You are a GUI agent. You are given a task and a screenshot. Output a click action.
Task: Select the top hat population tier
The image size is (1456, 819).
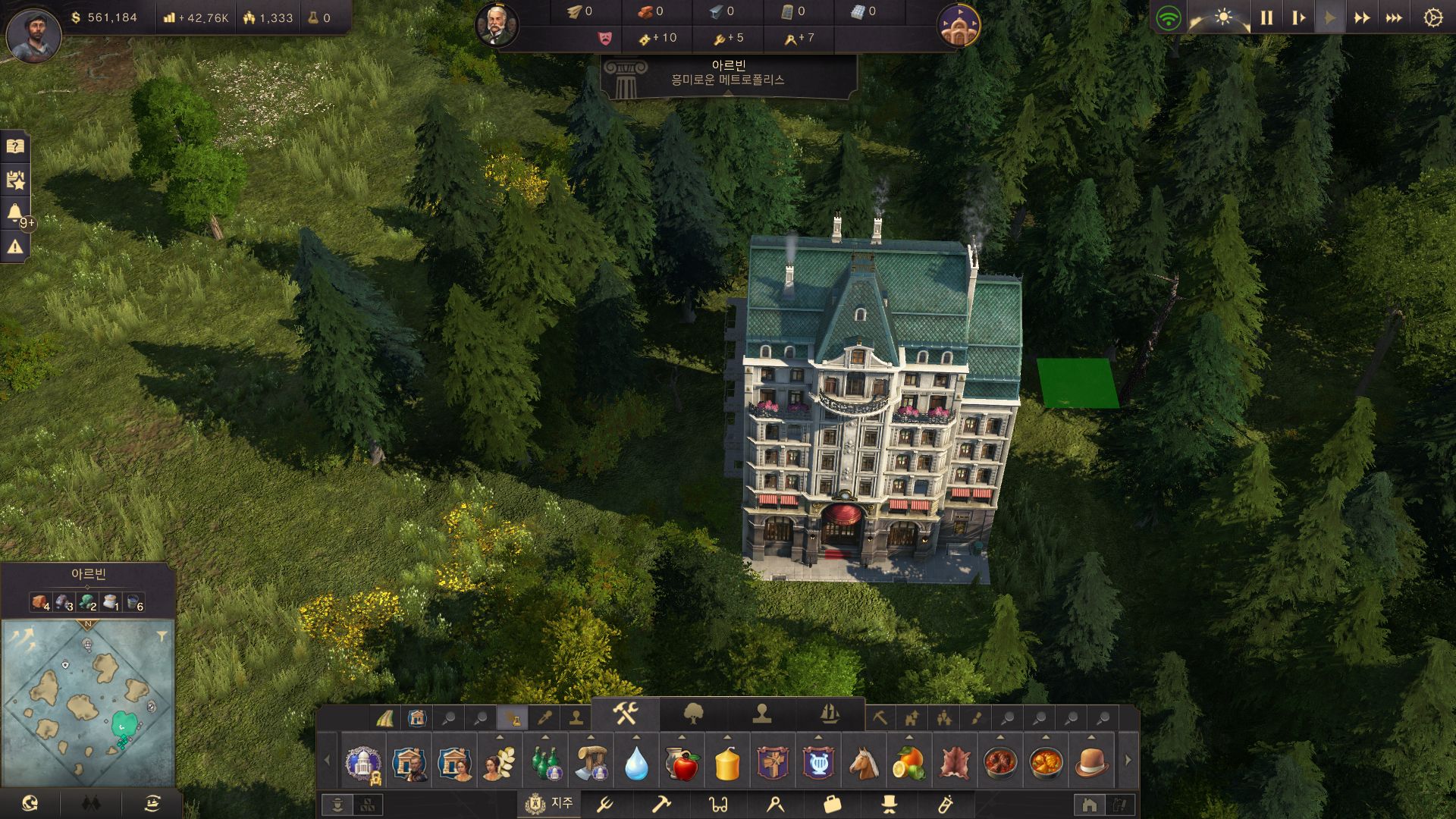point(889,803)
